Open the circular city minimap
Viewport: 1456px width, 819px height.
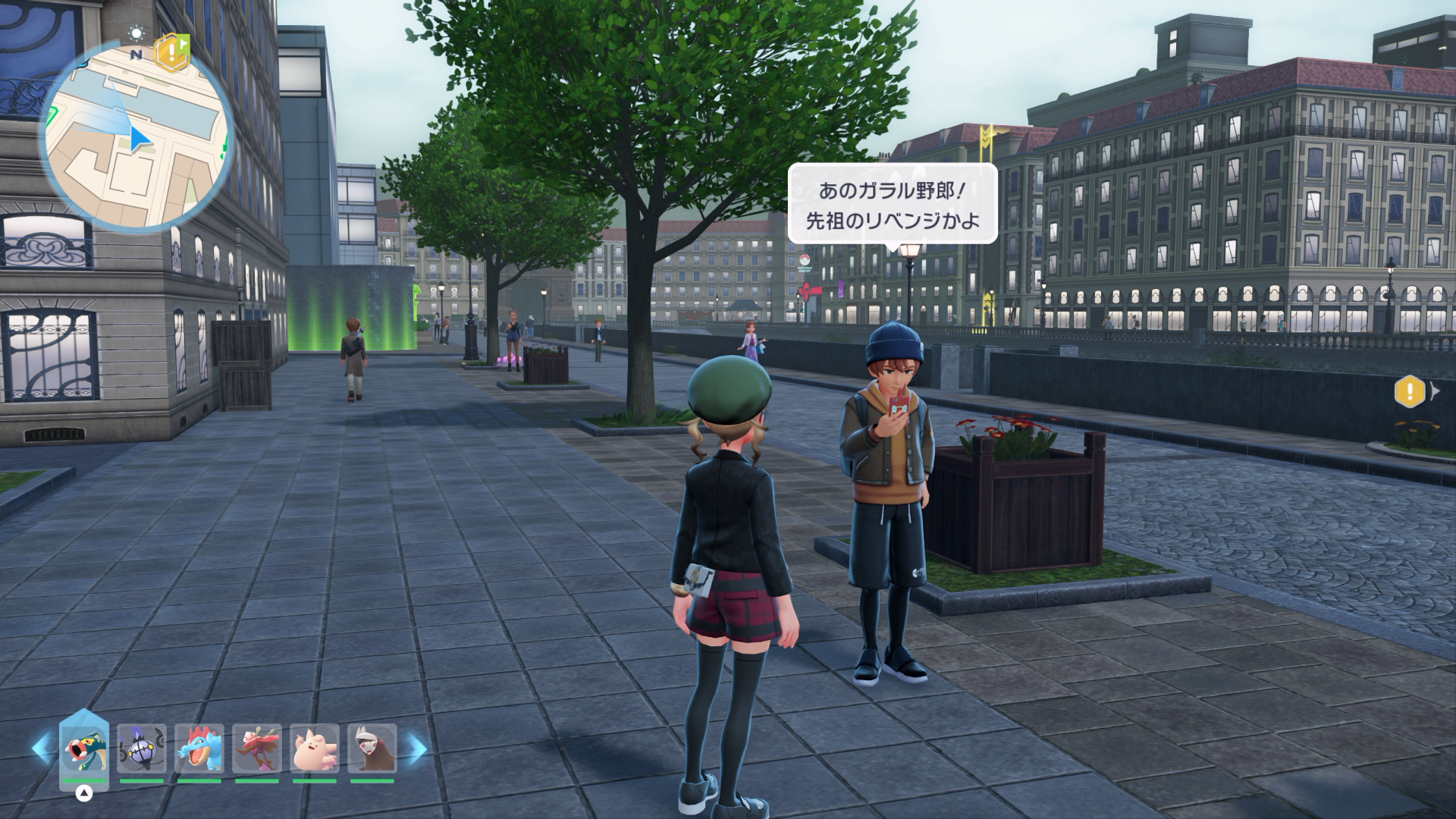click(x=136, y=136)
